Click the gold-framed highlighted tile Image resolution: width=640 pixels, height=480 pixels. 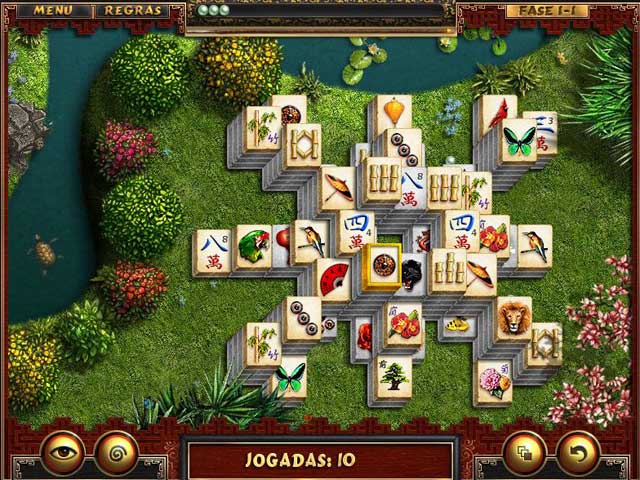(383, 266)
